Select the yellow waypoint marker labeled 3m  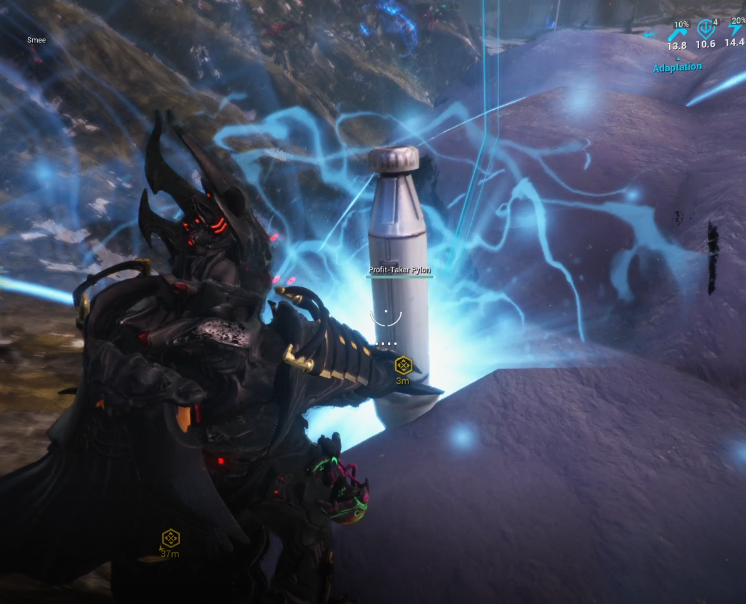click(x=403, y=366)
